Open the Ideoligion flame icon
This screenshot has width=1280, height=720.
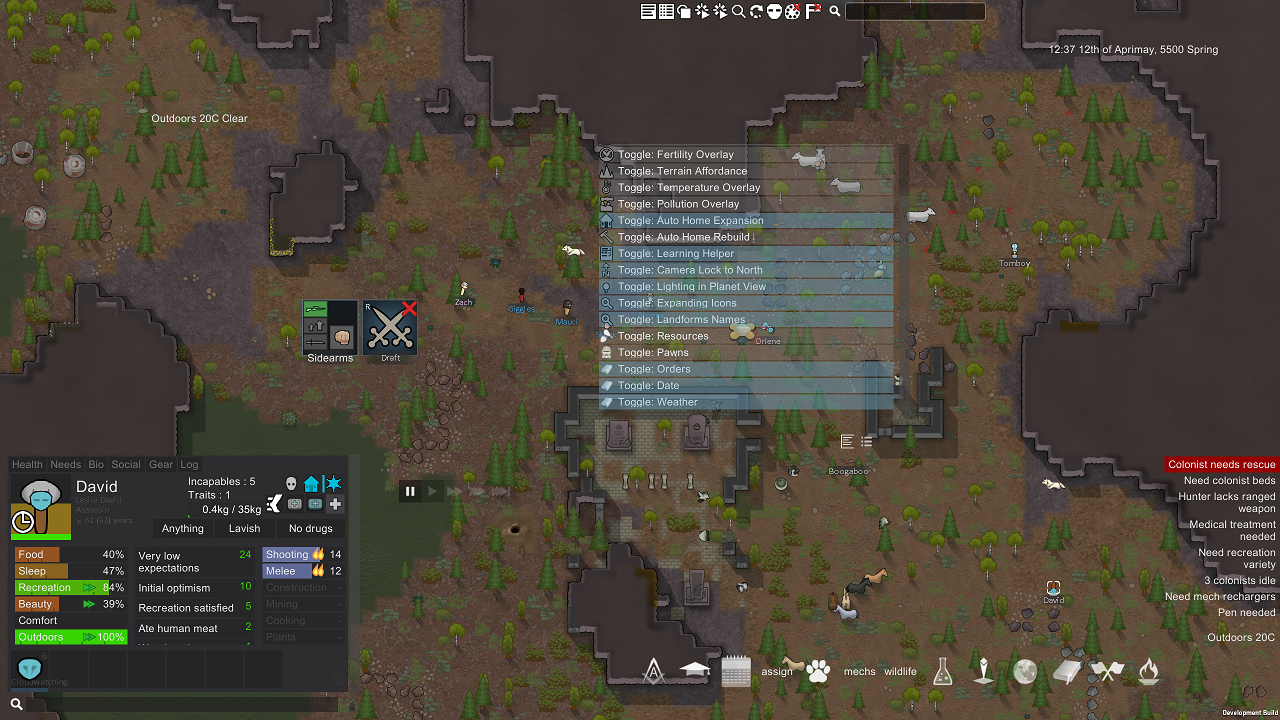click(1148, 671)
